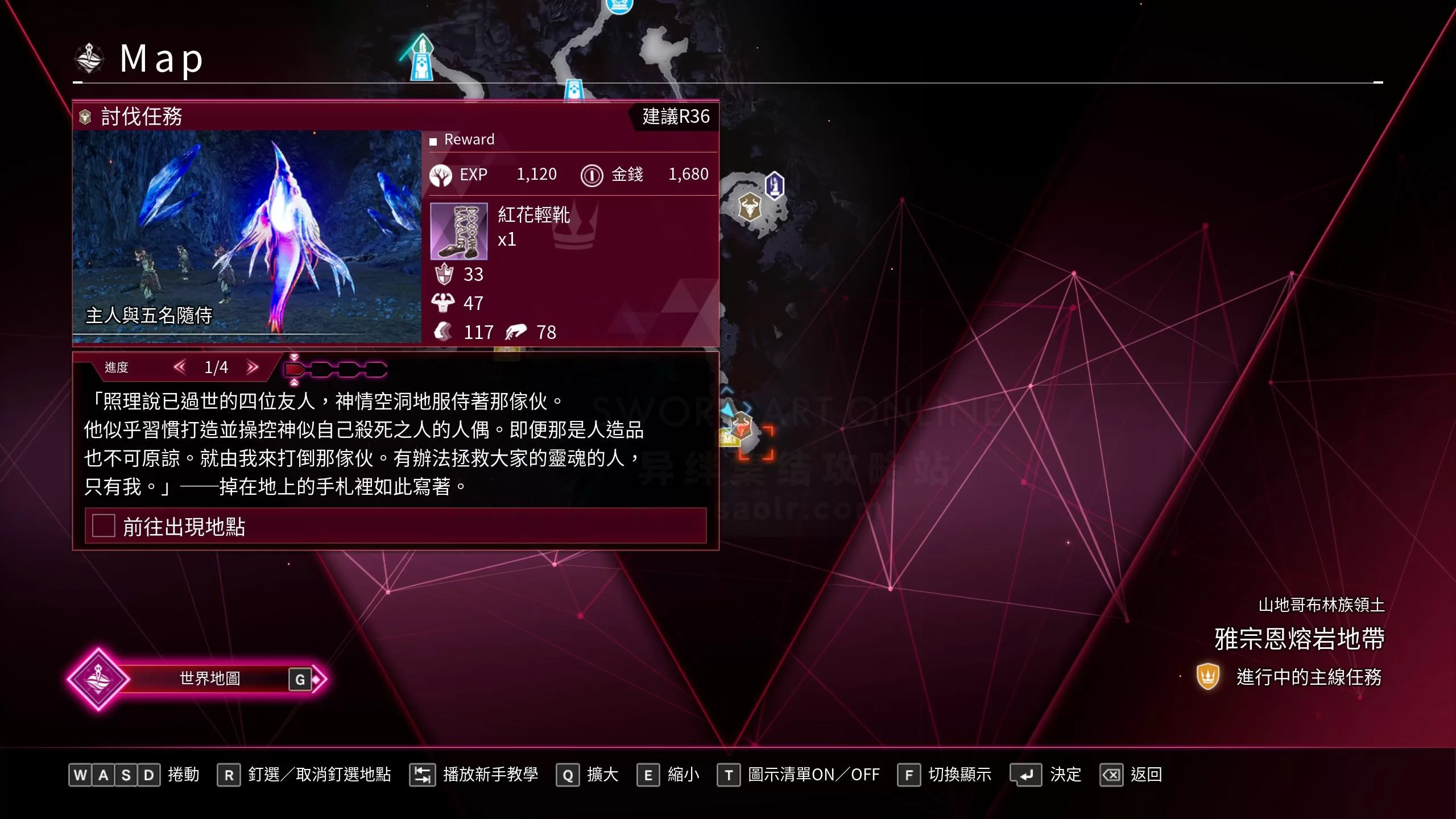Click the 進度 tab label
Screen dimensions: 1456x819
tap(117, 367)
